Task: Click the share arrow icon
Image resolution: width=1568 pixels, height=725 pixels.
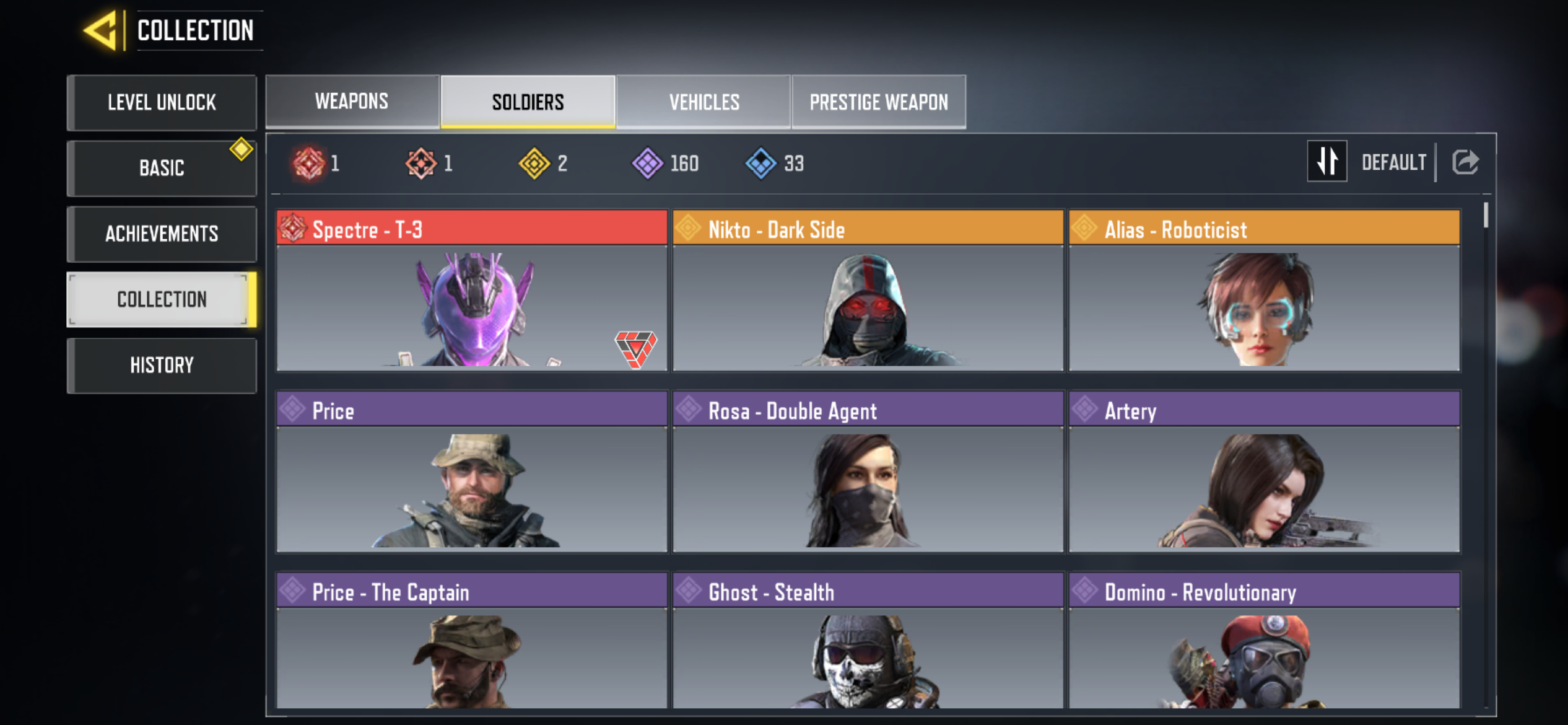Action: pyautogui.click(x=1465, y=162)
